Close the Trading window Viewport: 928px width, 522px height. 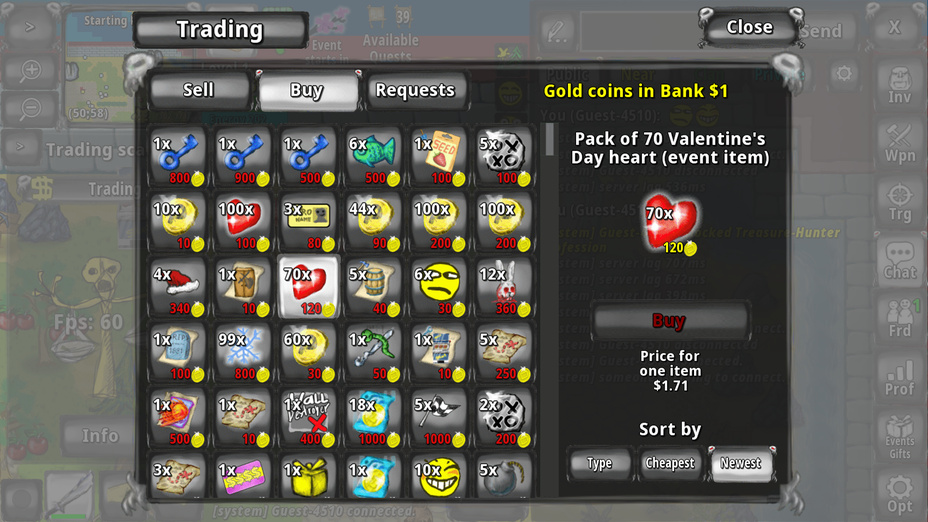click(x=750, y=28)
